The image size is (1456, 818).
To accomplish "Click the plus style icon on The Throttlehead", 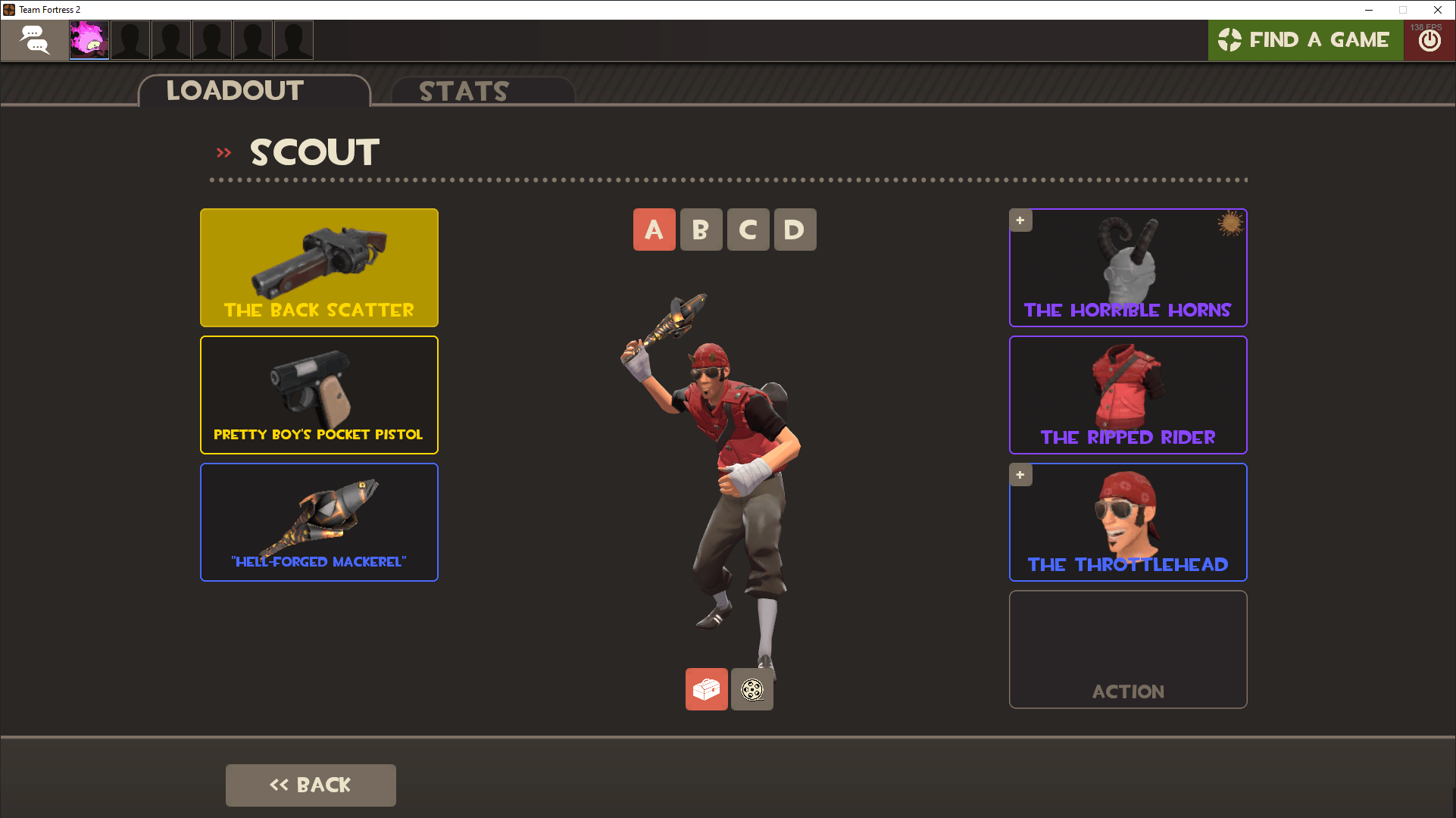I will tap(1020, 475).
